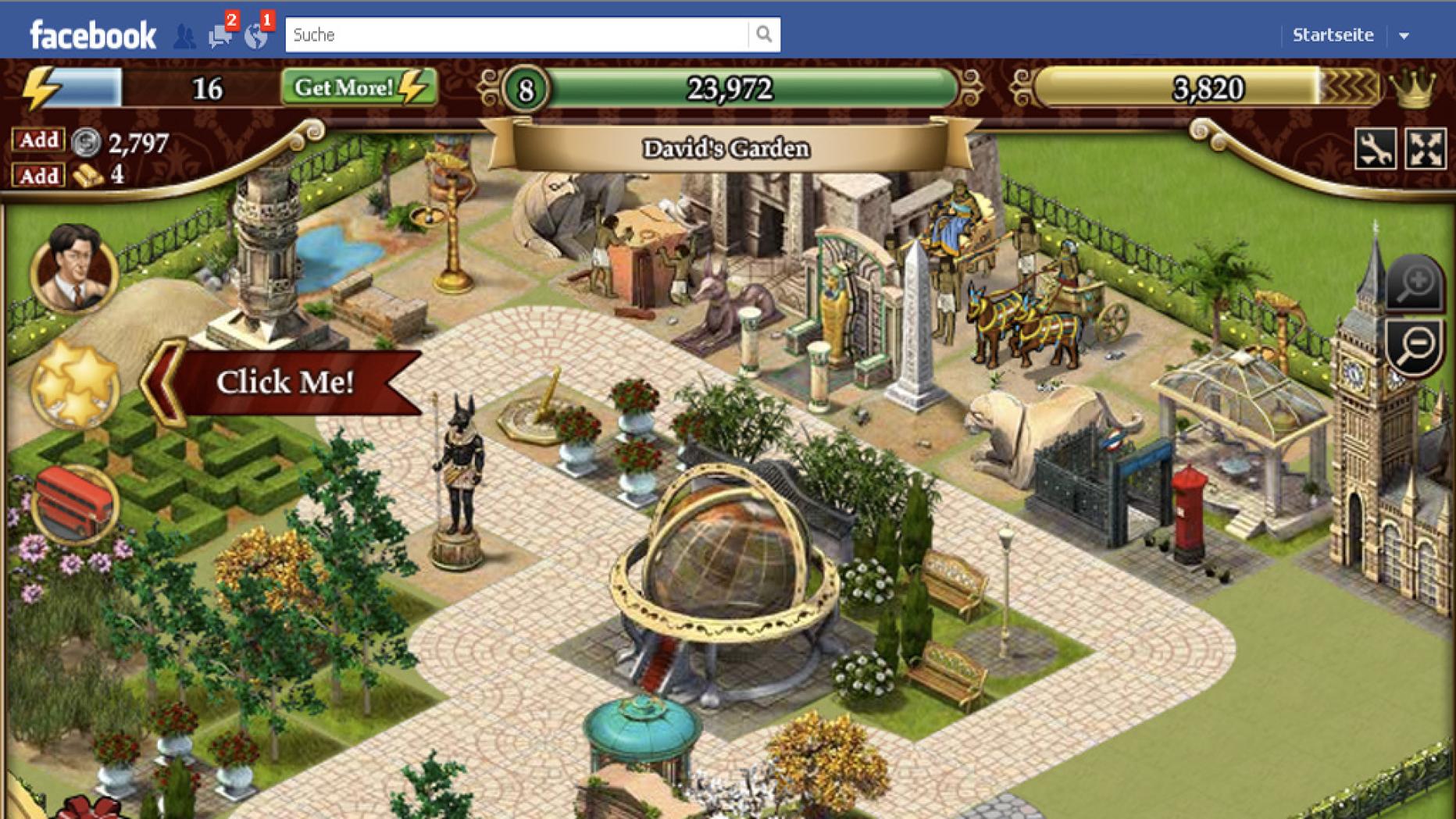This screenshot has width=1456, height=819.
Task: Toggle fullscreen with the arrows icon
Action: [x=1426, y=148]
